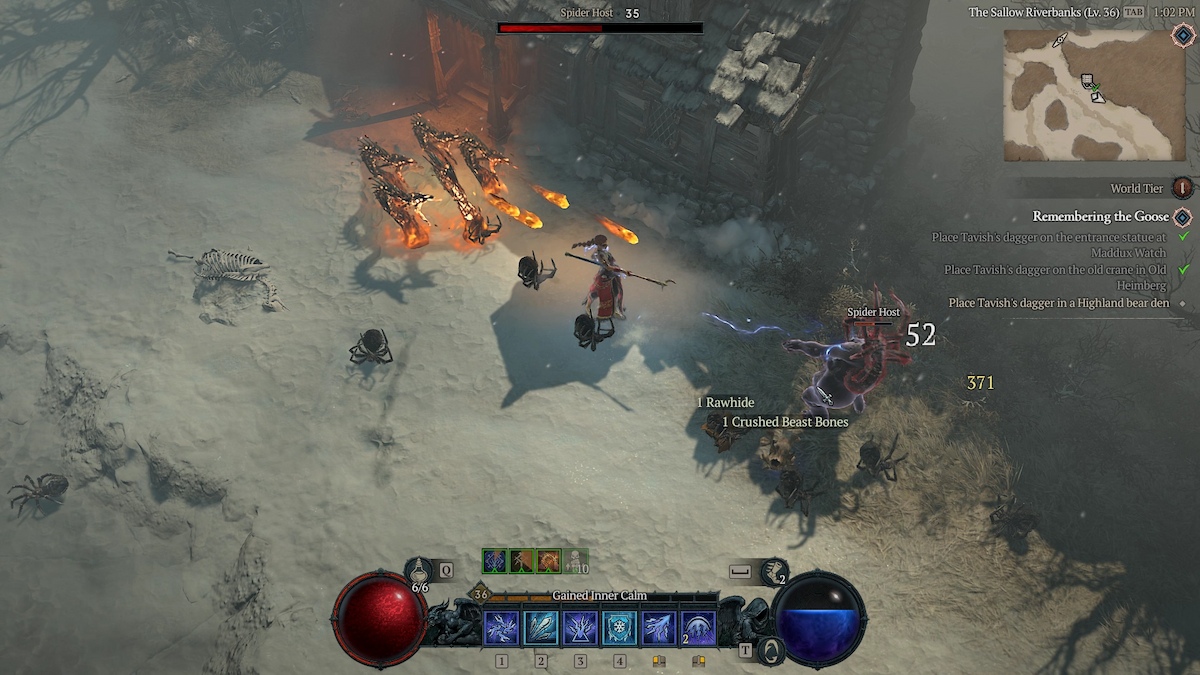Use the branching lightning skill on left mouse
The width and height of the screenshot is (1200, 675).
659,628
